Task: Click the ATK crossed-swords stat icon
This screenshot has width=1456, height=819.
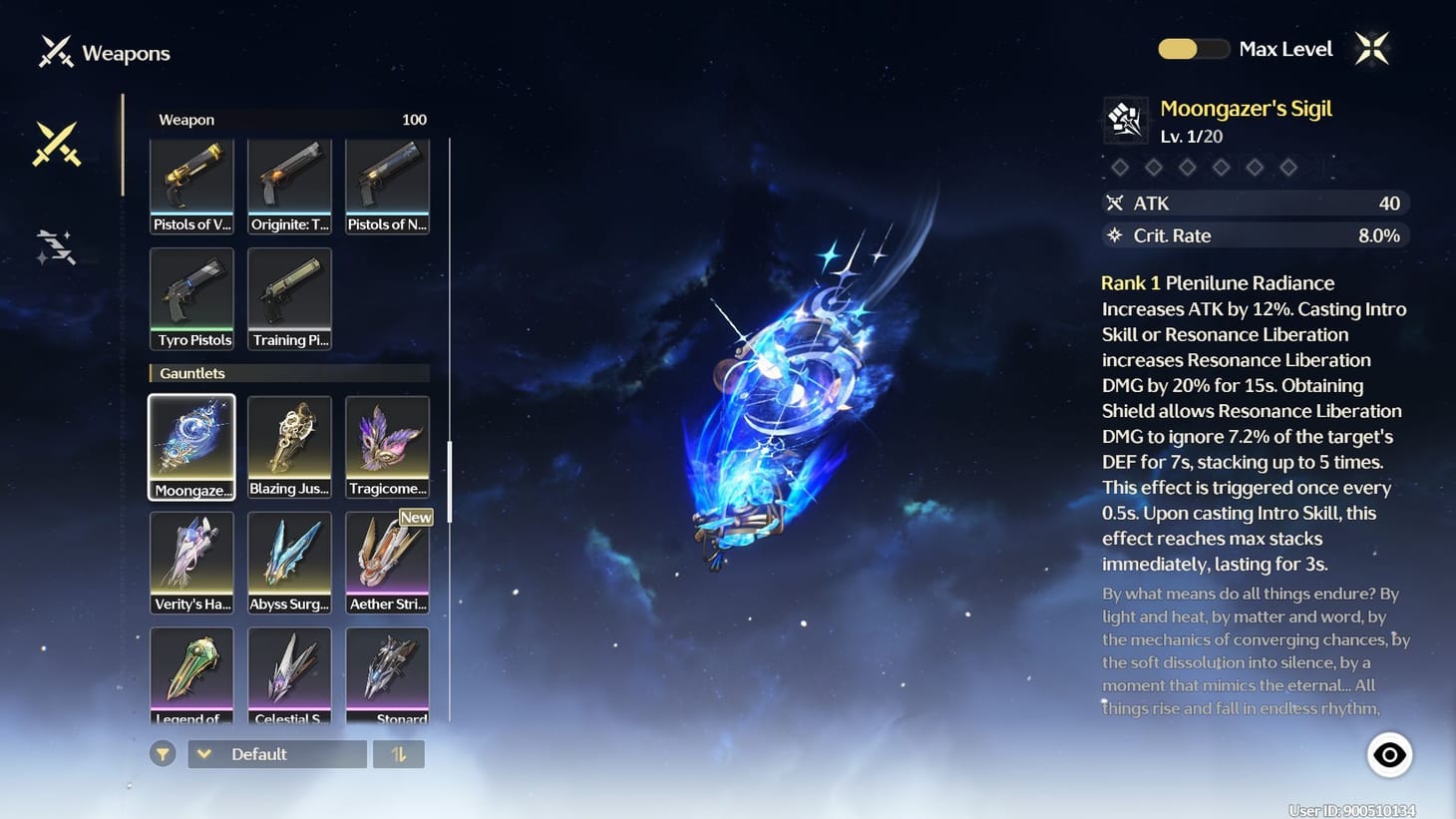Action: tap(1114, 203)
